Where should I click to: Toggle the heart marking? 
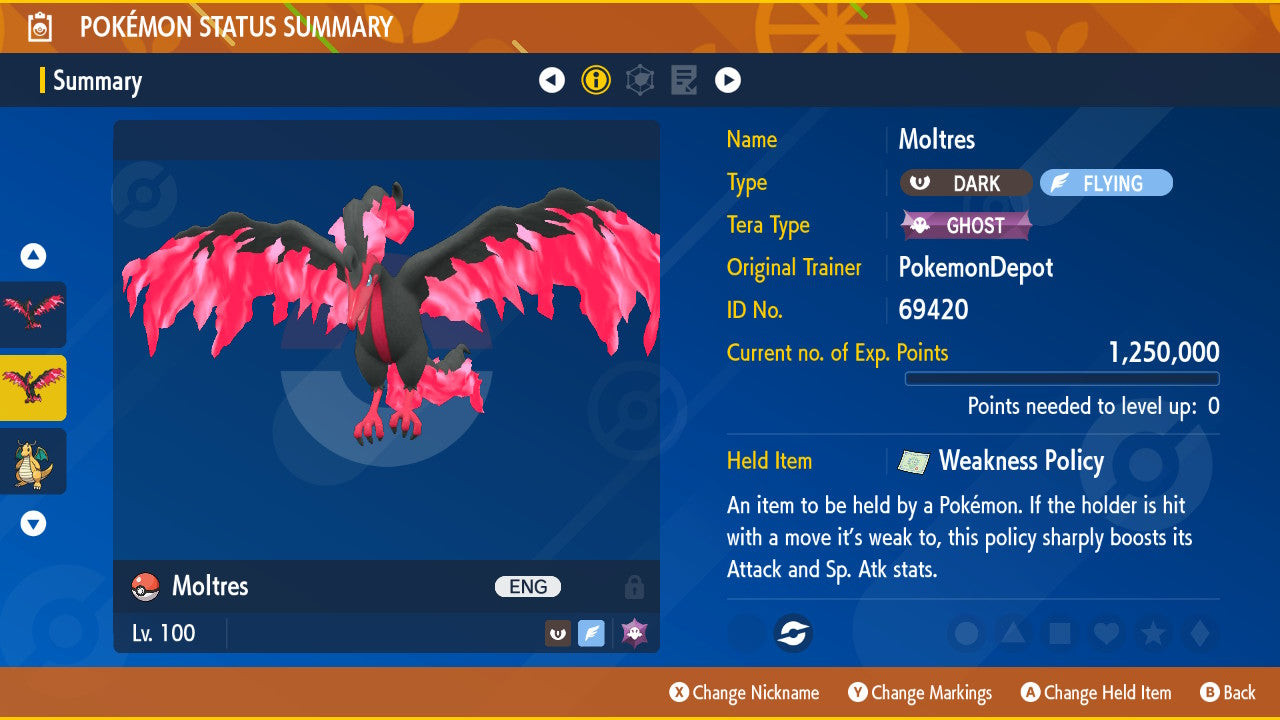point(1105,633)
